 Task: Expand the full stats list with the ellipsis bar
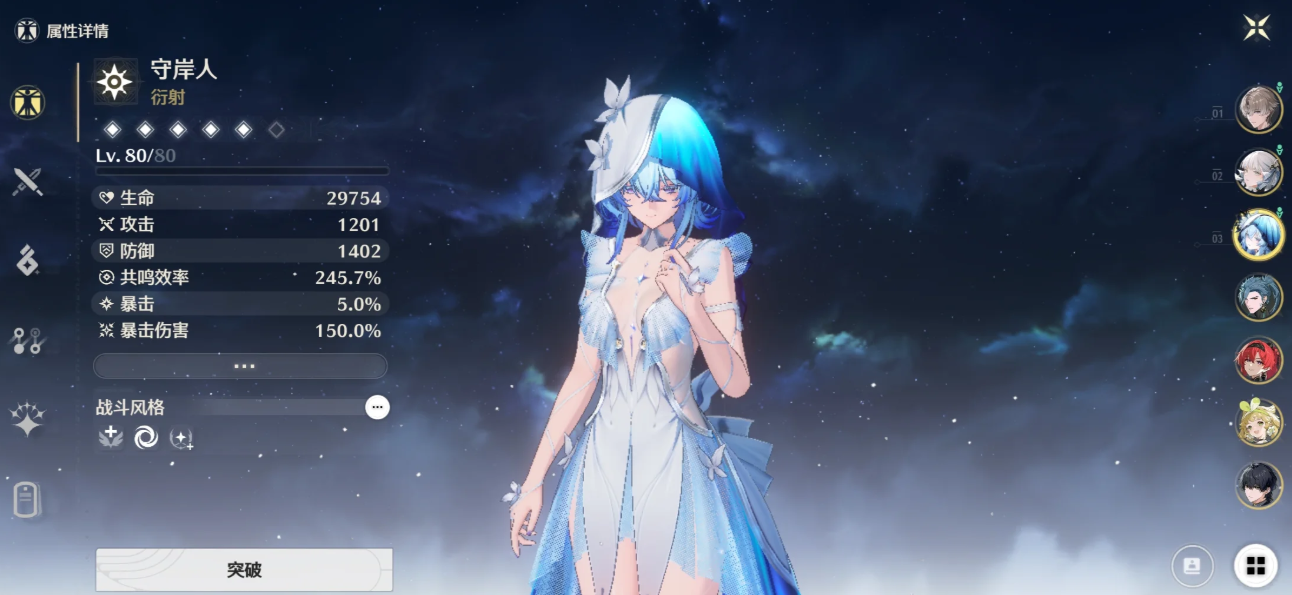[240, 366]
